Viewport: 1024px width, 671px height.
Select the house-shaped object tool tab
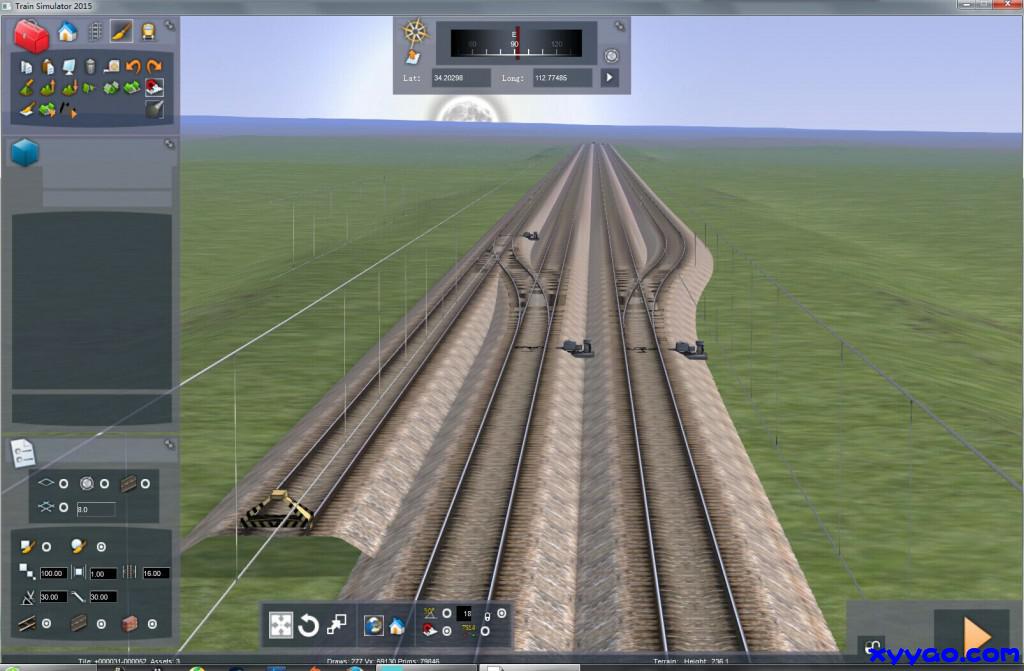[67, 32]
